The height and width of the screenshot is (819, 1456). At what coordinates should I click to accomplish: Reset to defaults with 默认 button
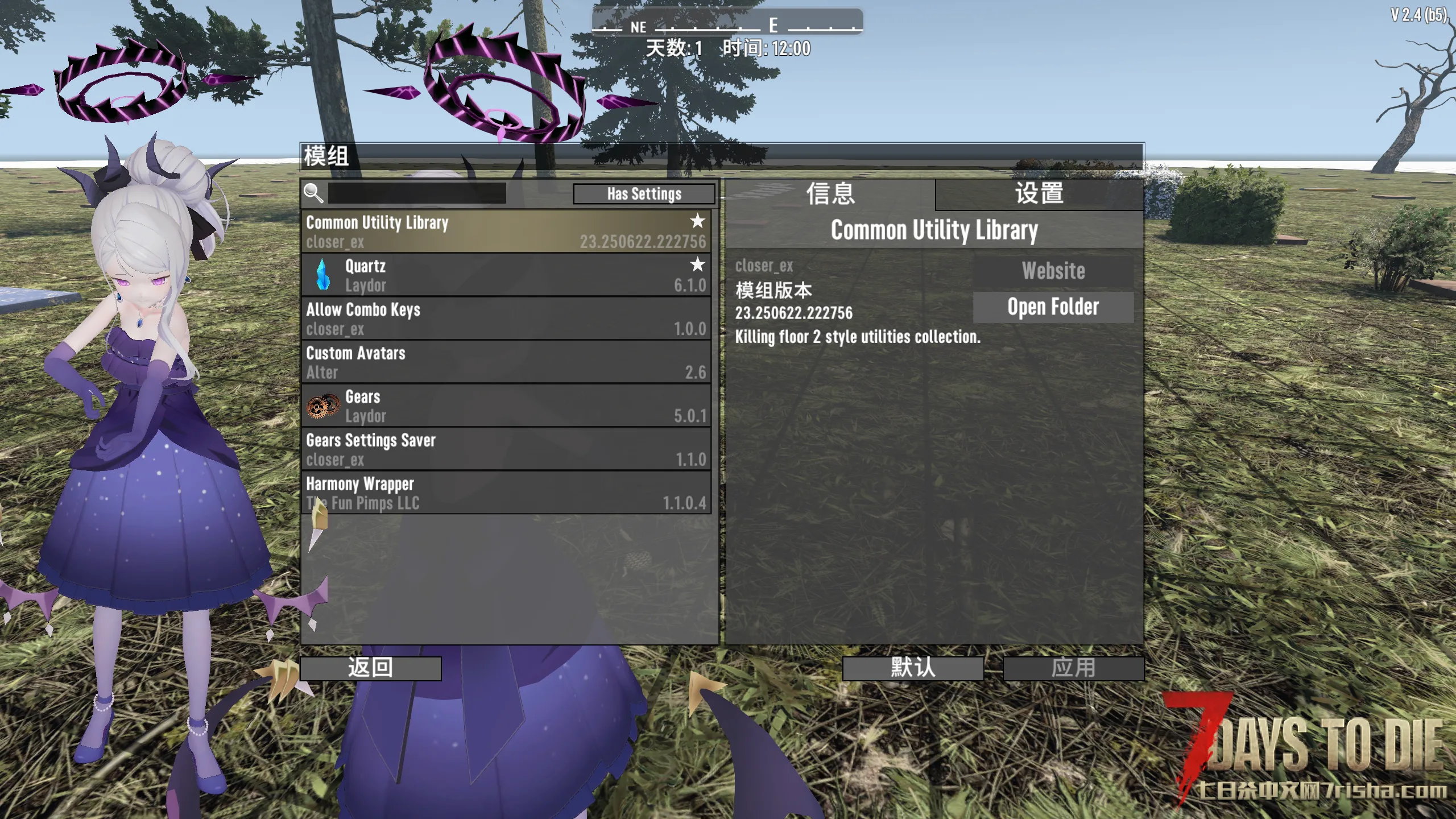coord(913,668)
